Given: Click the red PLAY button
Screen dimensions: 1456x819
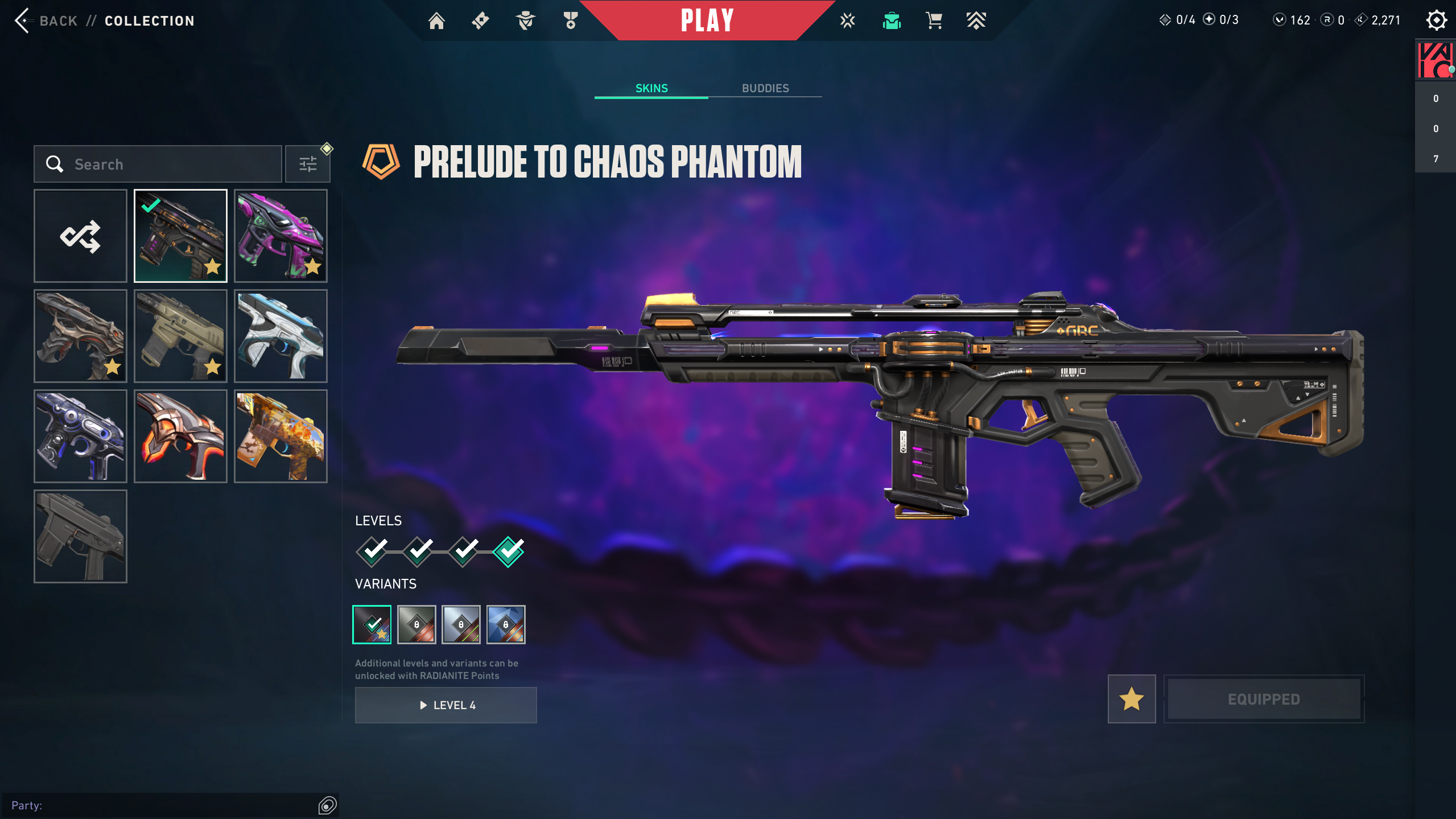Looking at the screenshot, I should pyautogui.click(x=707, y=20).
